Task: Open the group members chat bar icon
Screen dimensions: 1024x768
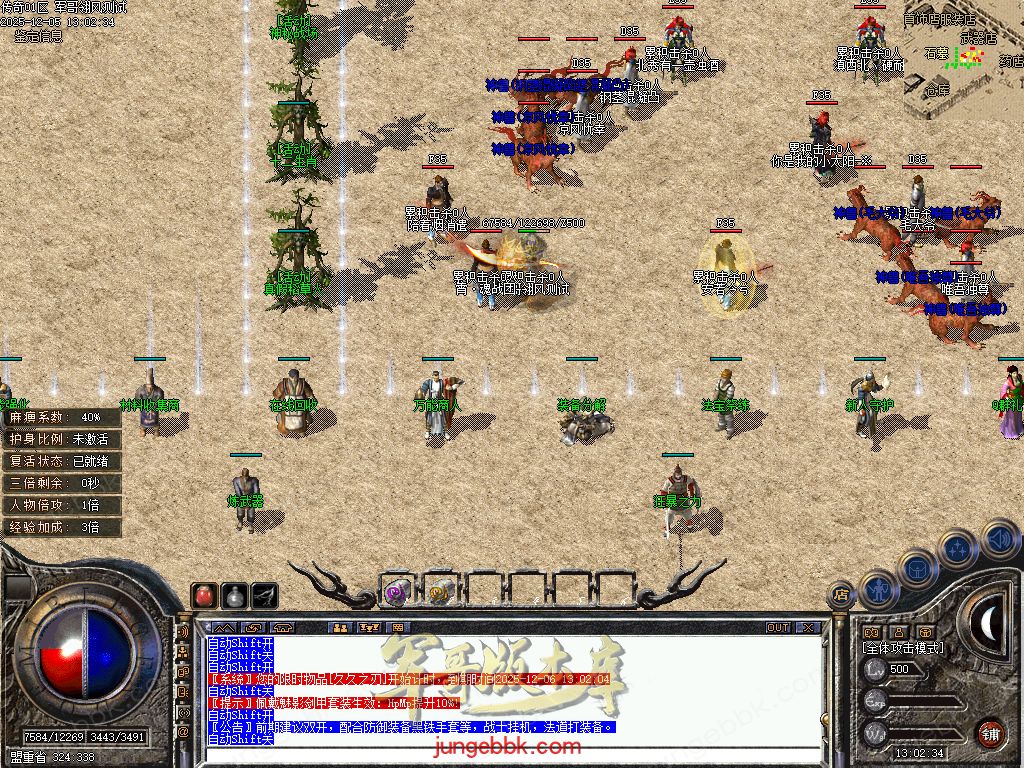Action: pyautogui.click(x=339, y=628)
